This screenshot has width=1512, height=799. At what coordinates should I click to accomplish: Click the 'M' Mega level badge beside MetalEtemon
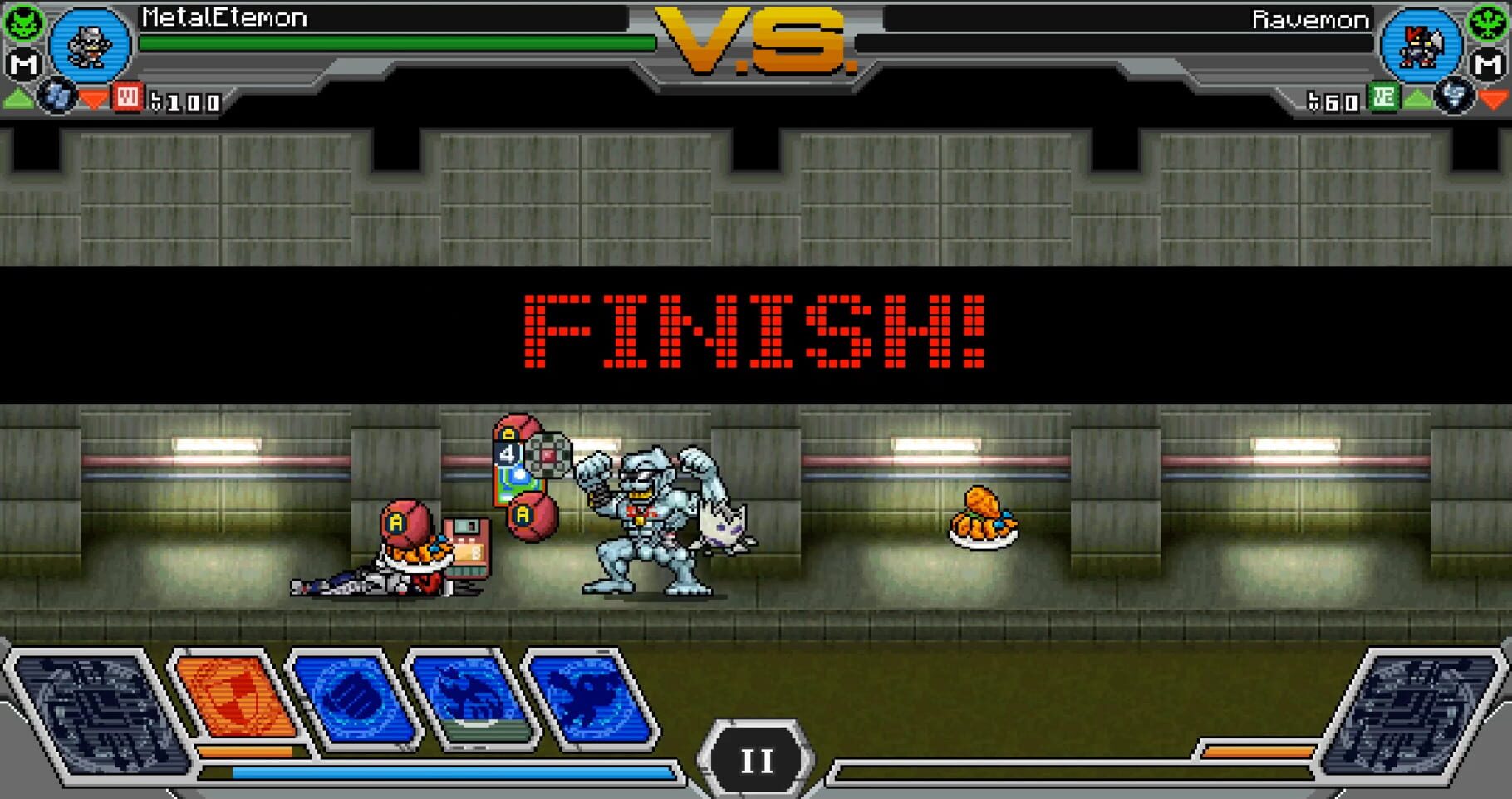[22, 63]
